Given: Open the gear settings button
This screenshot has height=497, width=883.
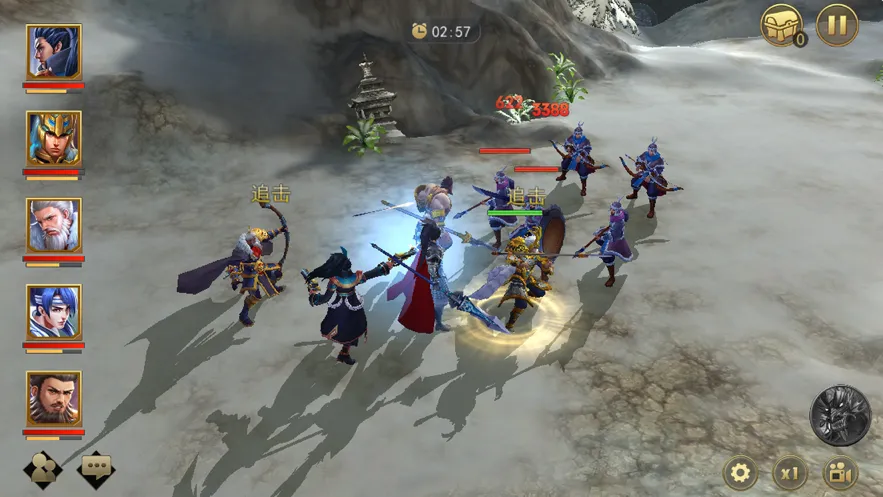Looking at the screenshot, I should pyautogui.click(x=740, y=472).
